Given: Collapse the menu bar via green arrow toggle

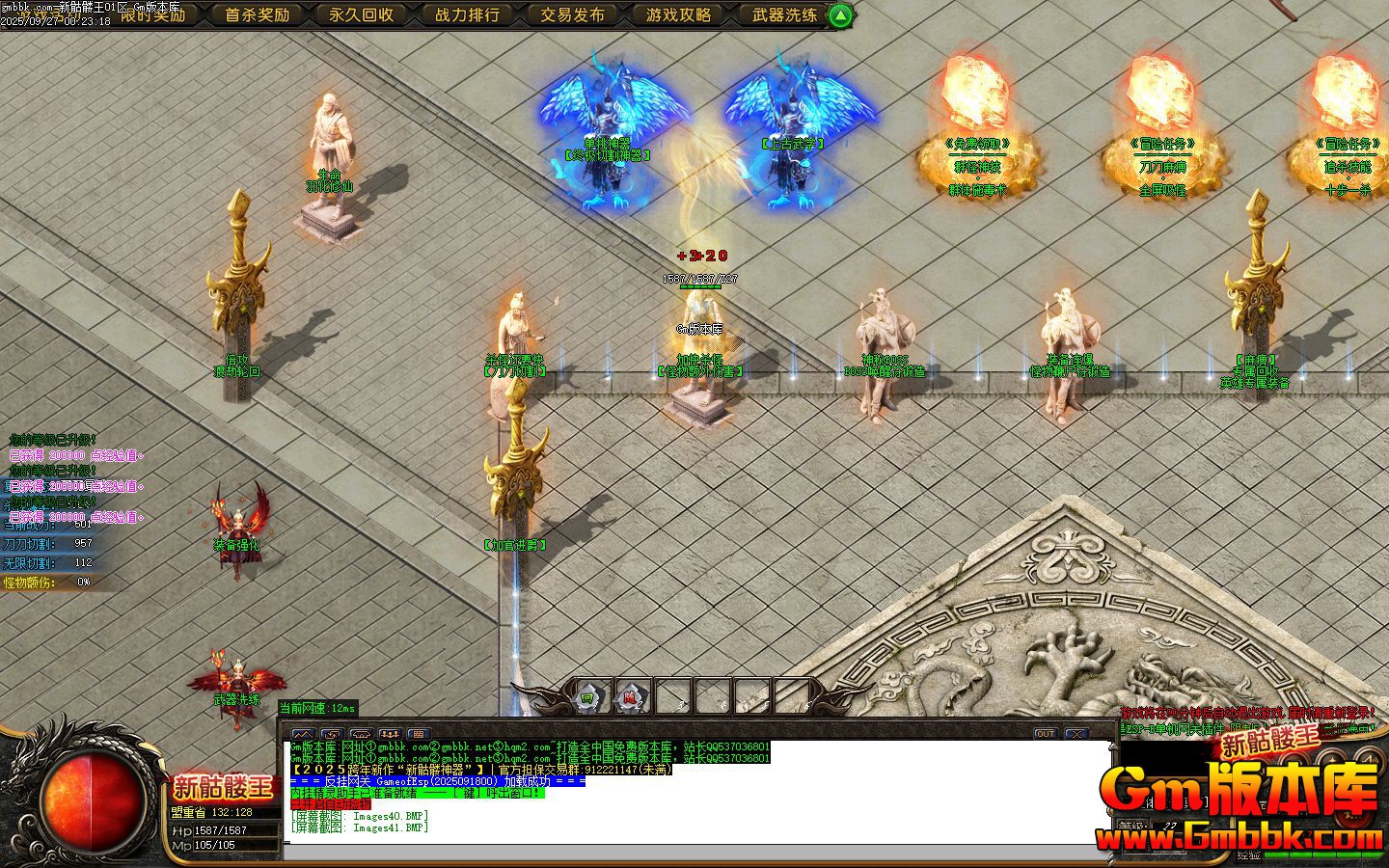Looking at the screenshot, I should click(838, 15).
